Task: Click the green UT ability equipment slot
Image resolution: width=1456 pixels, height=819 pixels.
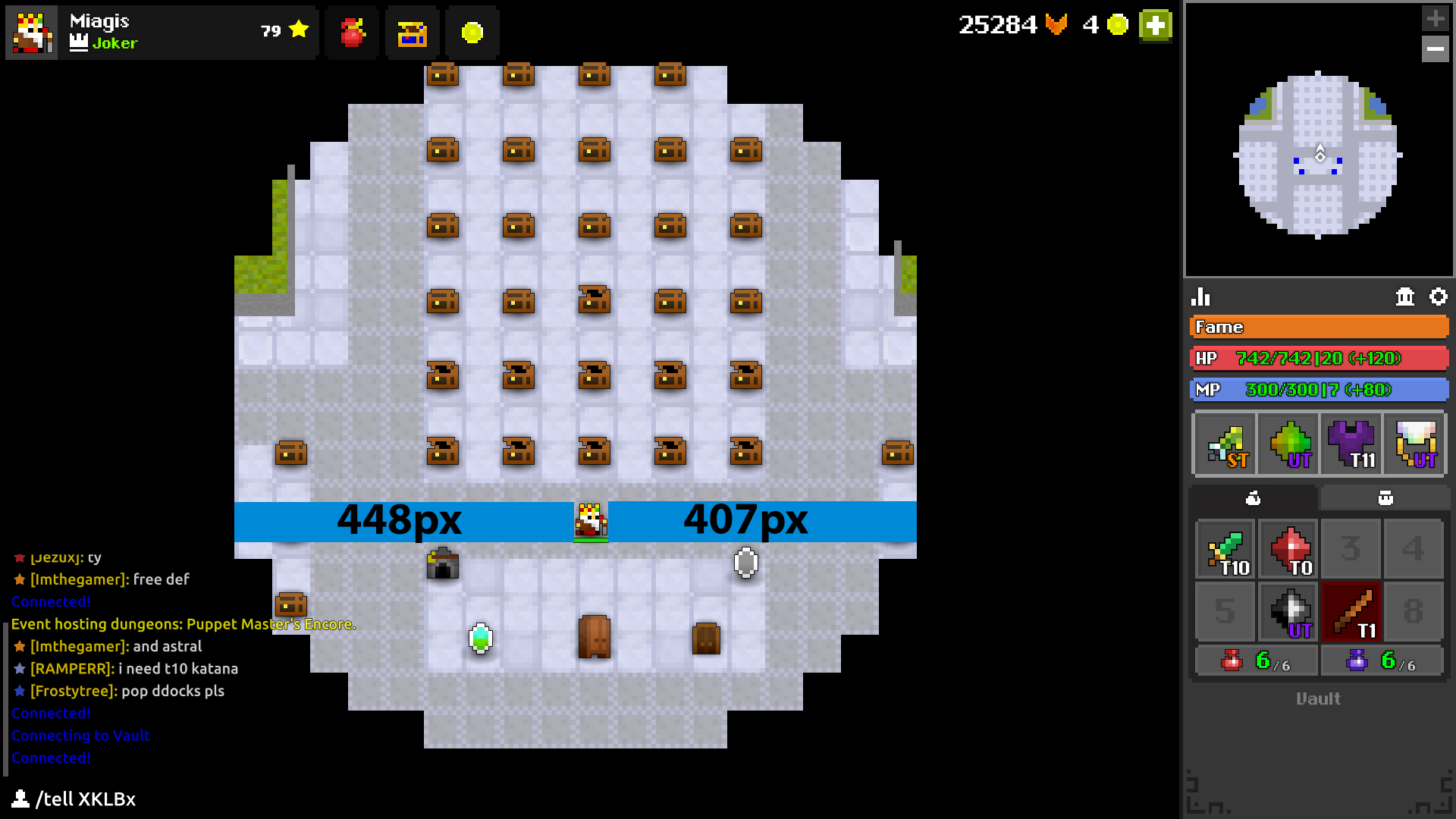Action: 1288,444
